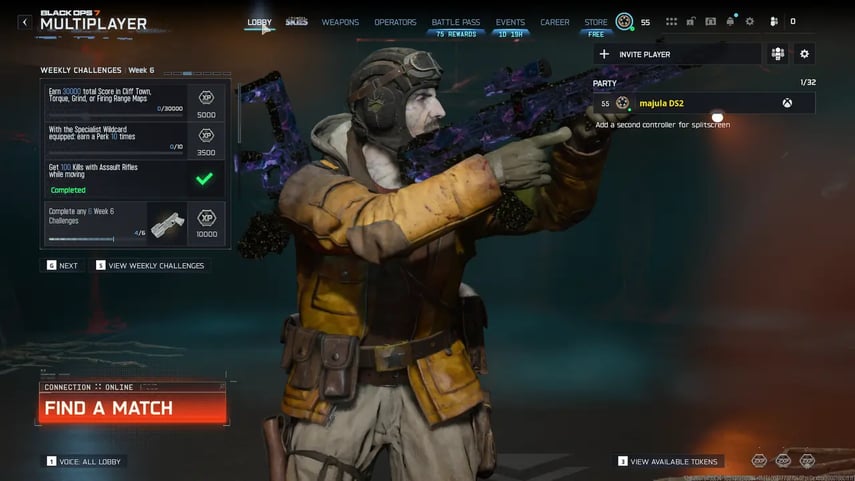View Weekly Challenges button

click(x=153, y=266)
